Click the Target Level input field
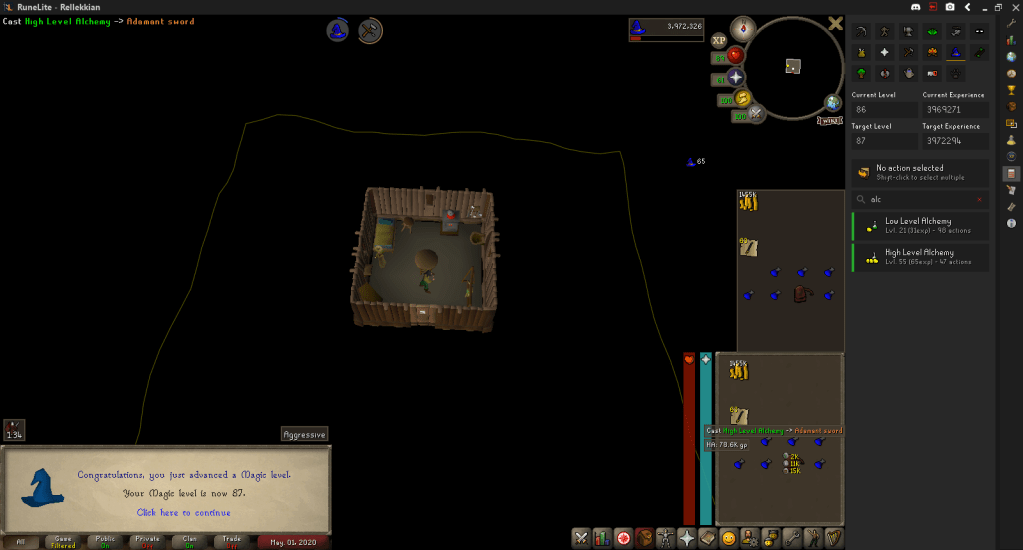The image size is (1023, 550). tap(884, 142)
